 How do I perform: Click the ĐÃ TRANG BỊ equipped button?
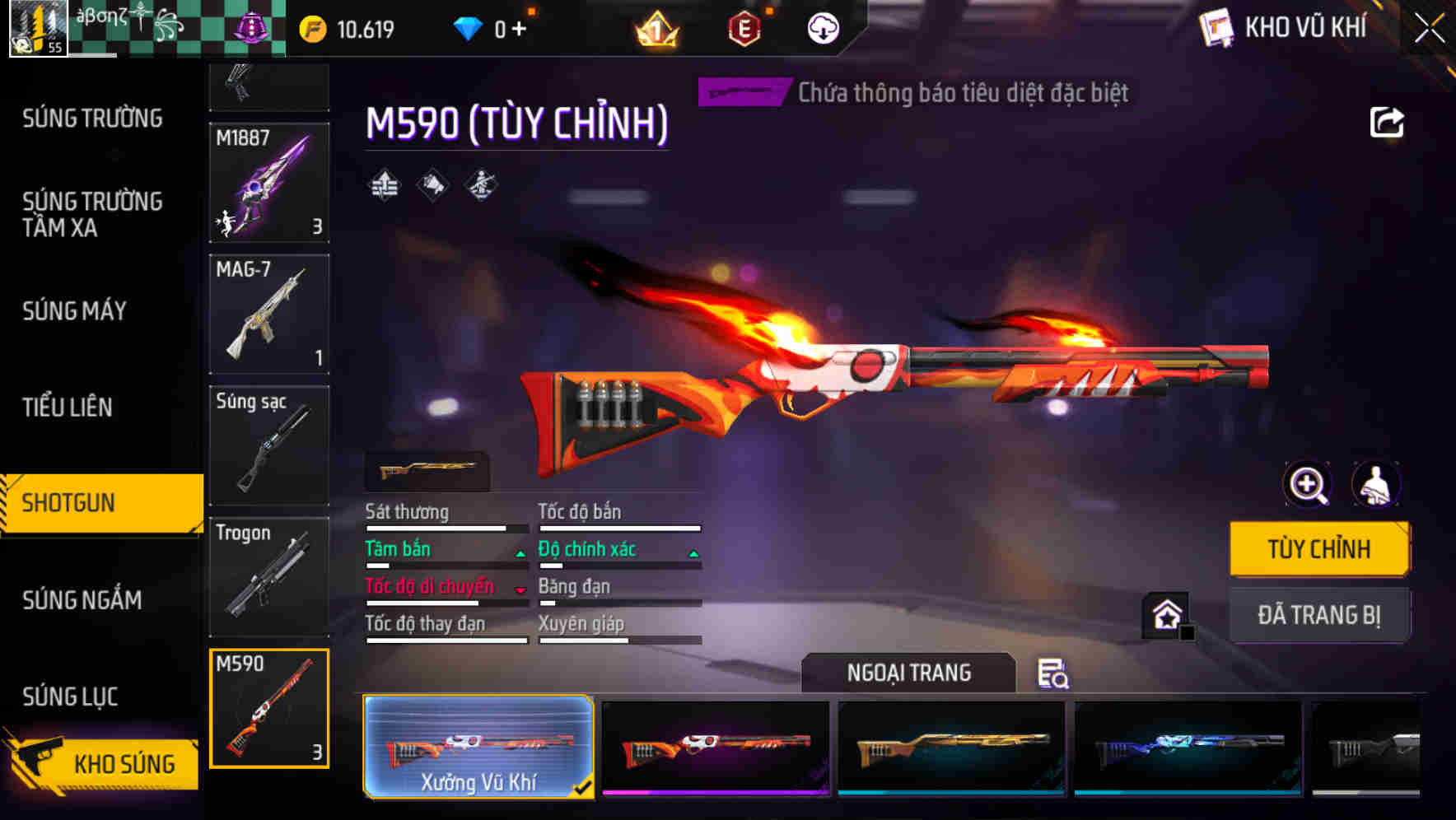1320,614
